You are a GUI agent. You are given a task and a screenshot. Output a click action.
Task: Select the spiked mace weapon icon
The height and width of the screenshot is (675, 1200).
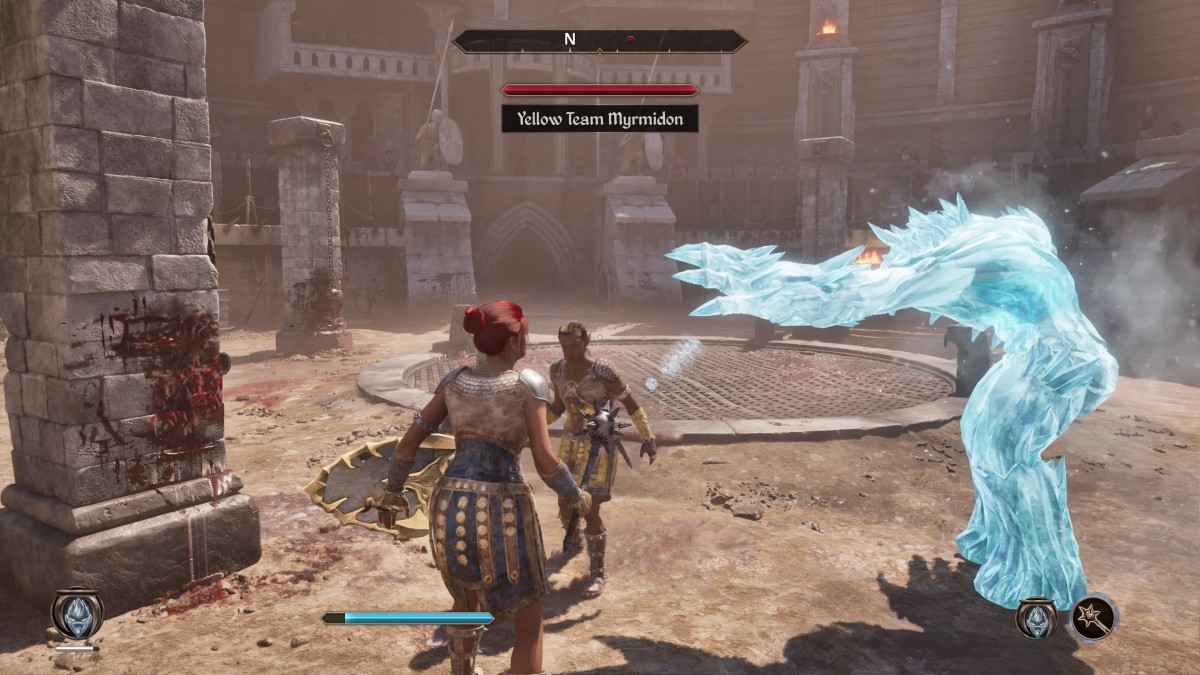tap(1094, 618)
